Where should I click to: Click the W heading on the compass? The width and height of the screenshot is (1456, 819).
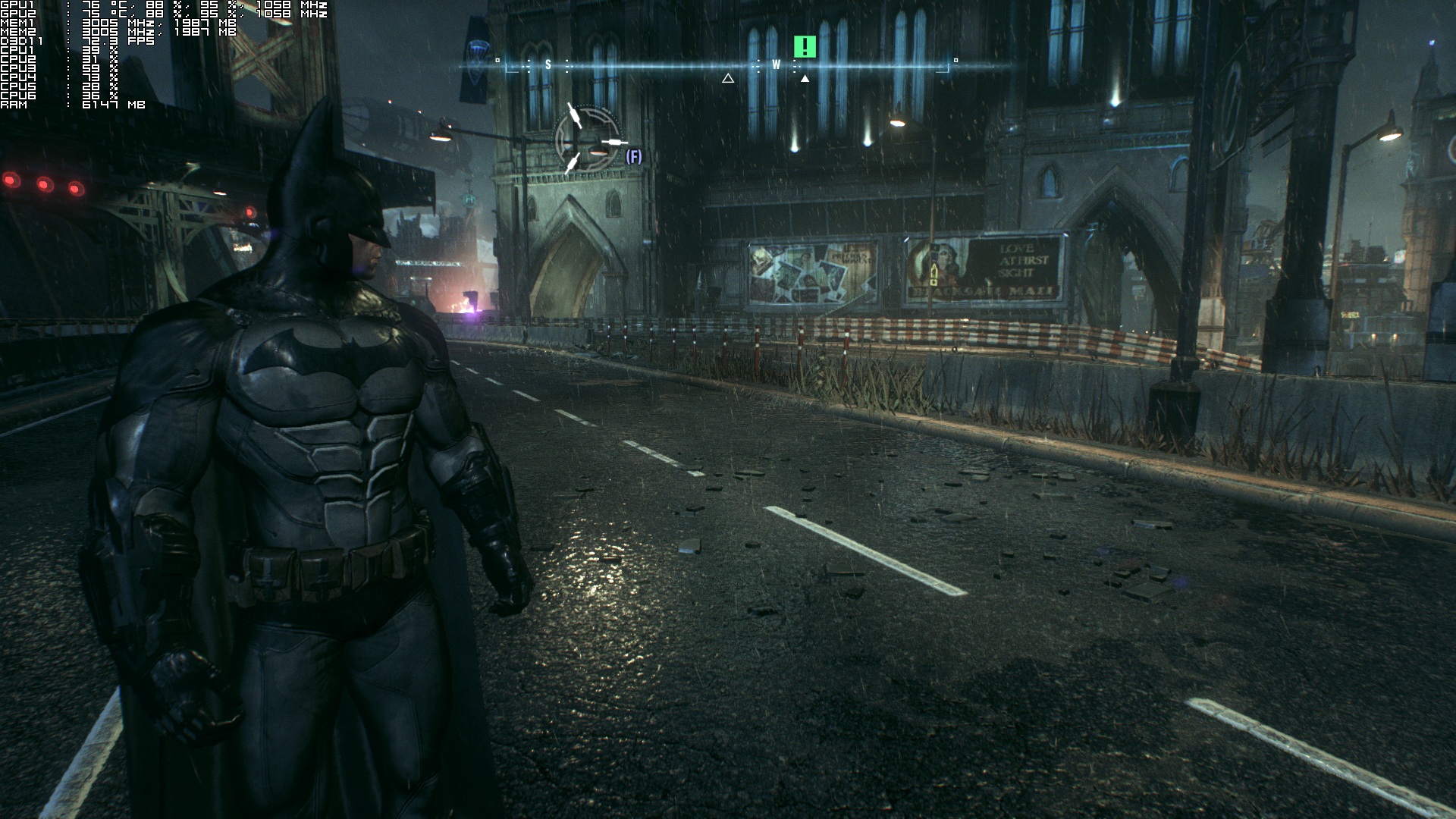point(776,65)
